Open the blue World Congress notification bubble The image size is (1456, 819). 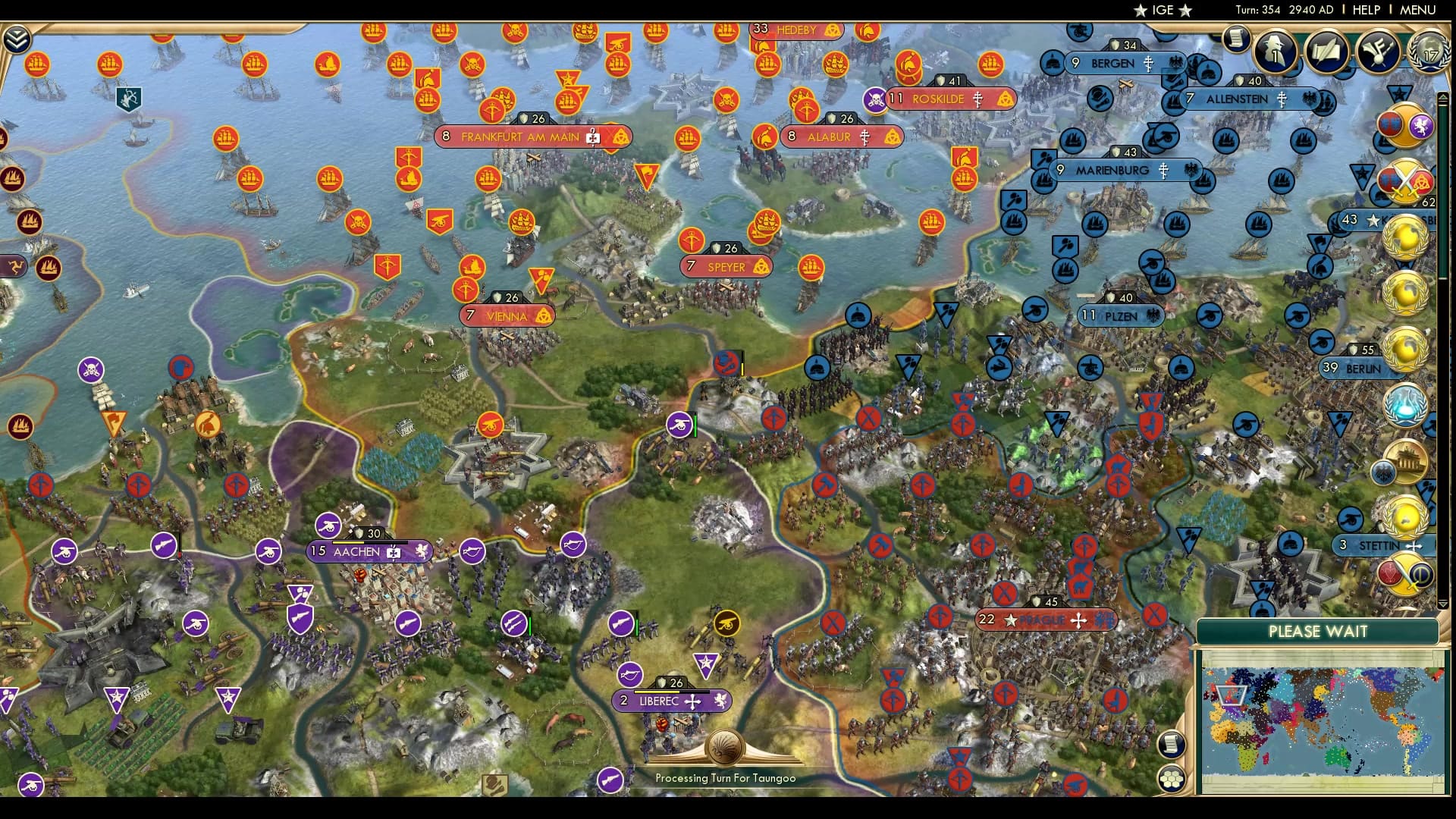tap(1404, 403)
